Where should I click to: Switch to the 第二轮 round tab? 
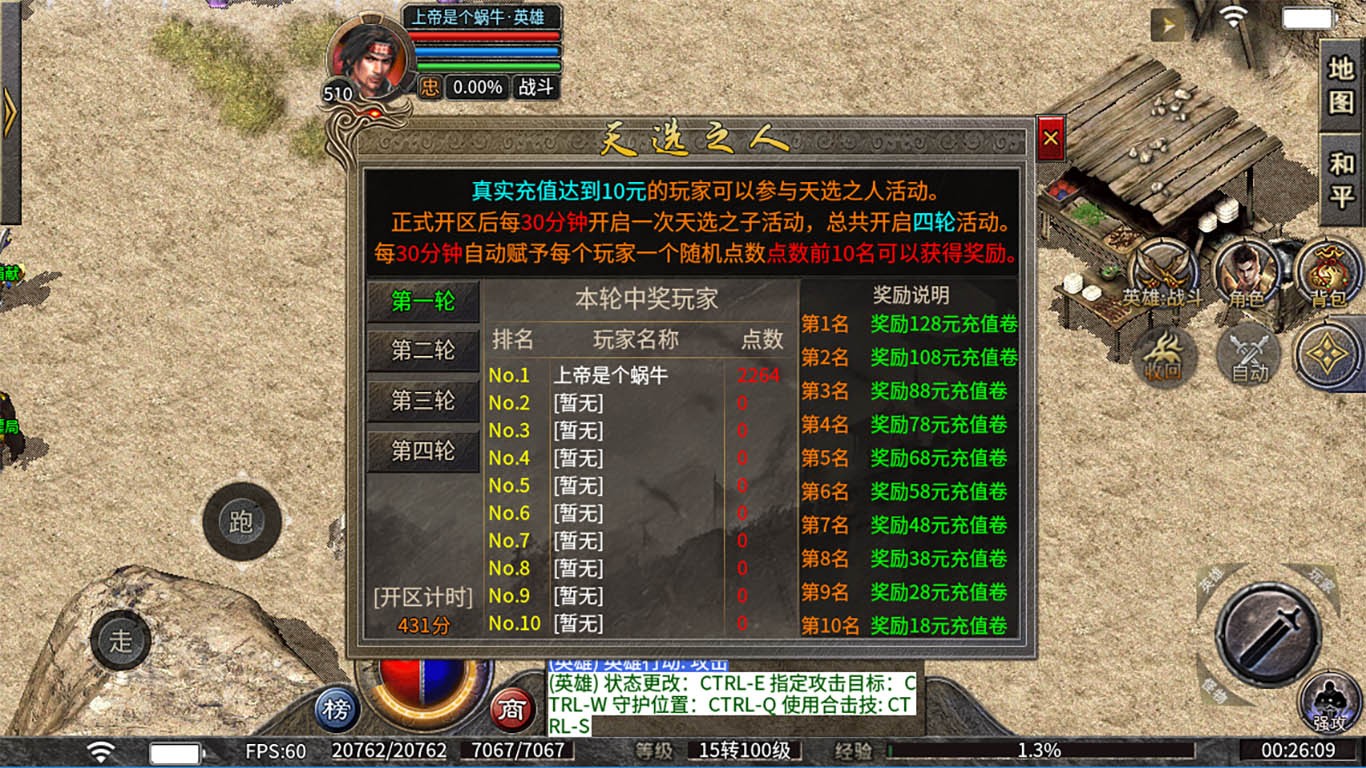pos(423,349)
